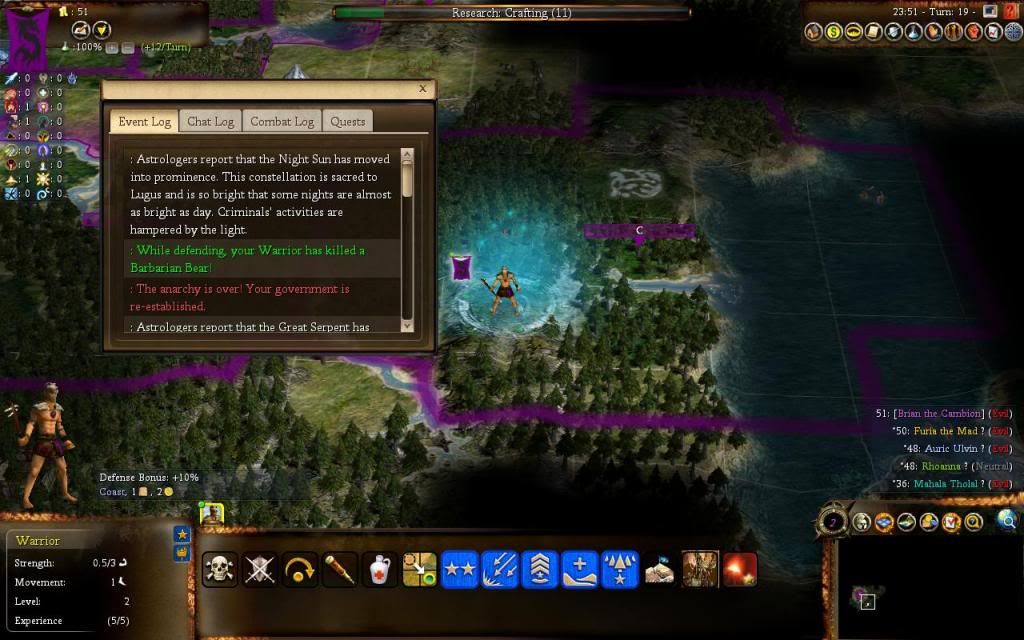Click the heal jug action

(x=380, y=569)
